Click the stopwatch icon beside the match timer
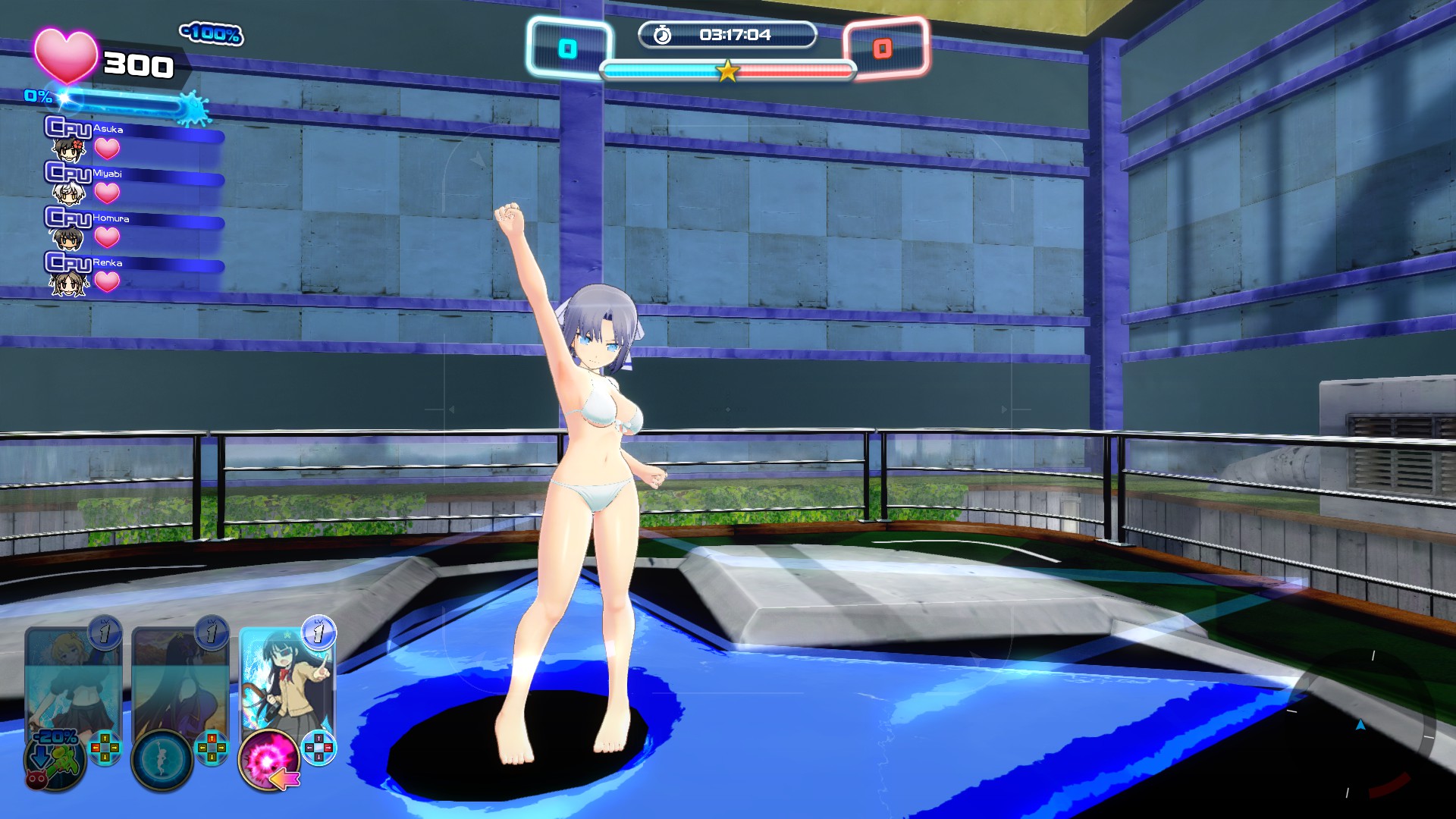 point(662,33)
